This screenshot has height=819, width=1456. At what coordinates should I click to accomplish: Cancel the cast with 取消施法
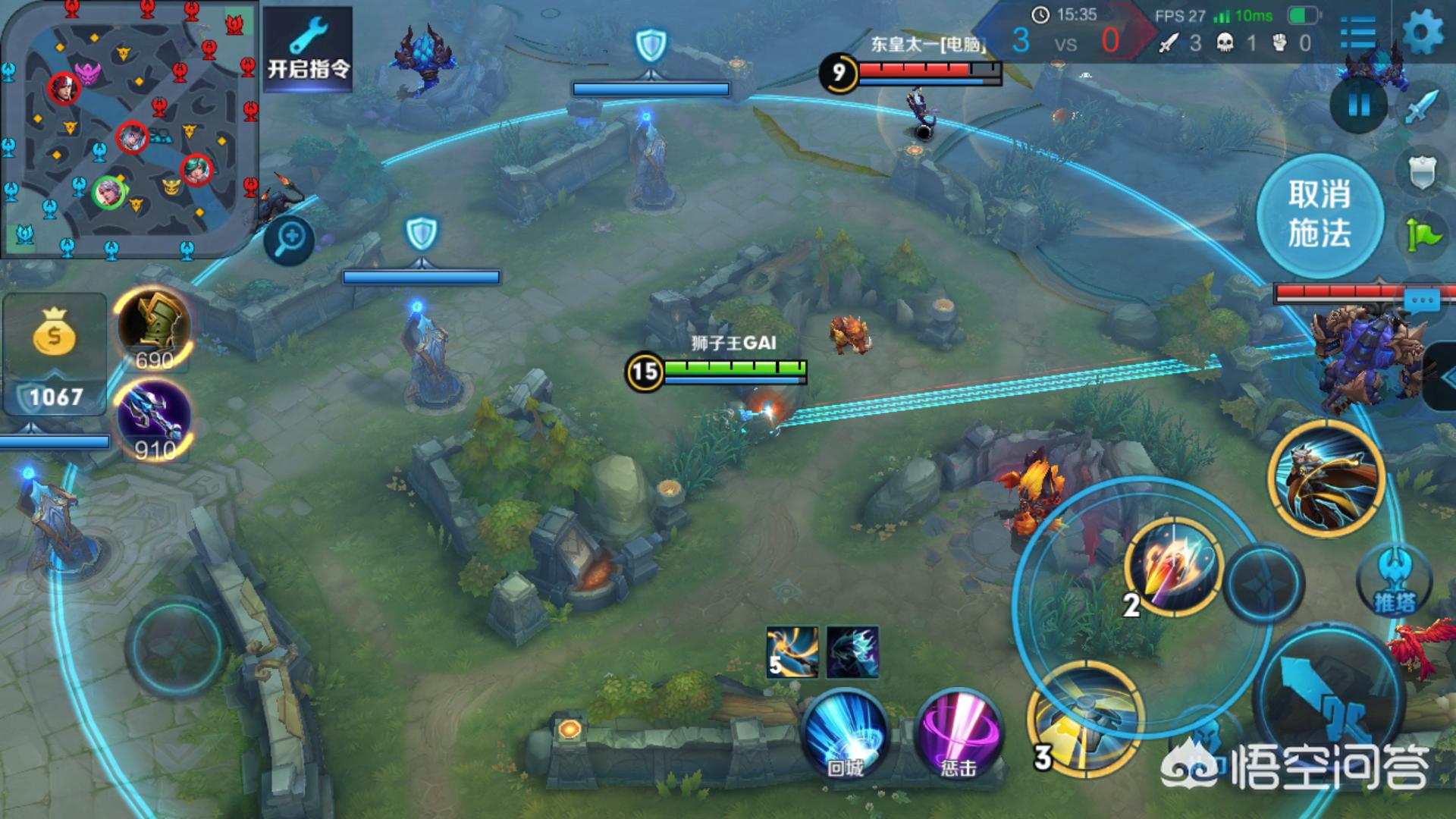pyautogui.click(x=1319, y=215)
